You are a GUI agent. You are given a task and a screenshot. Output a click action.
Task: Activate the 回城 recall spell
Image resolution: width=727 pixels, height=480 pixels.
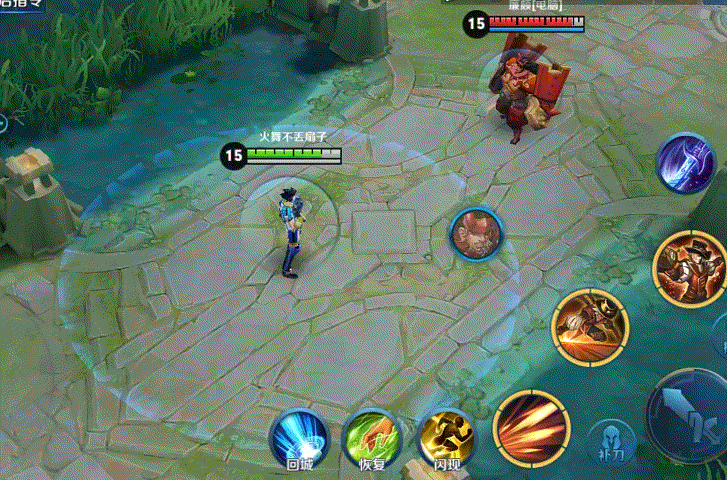tap(298, 438)
